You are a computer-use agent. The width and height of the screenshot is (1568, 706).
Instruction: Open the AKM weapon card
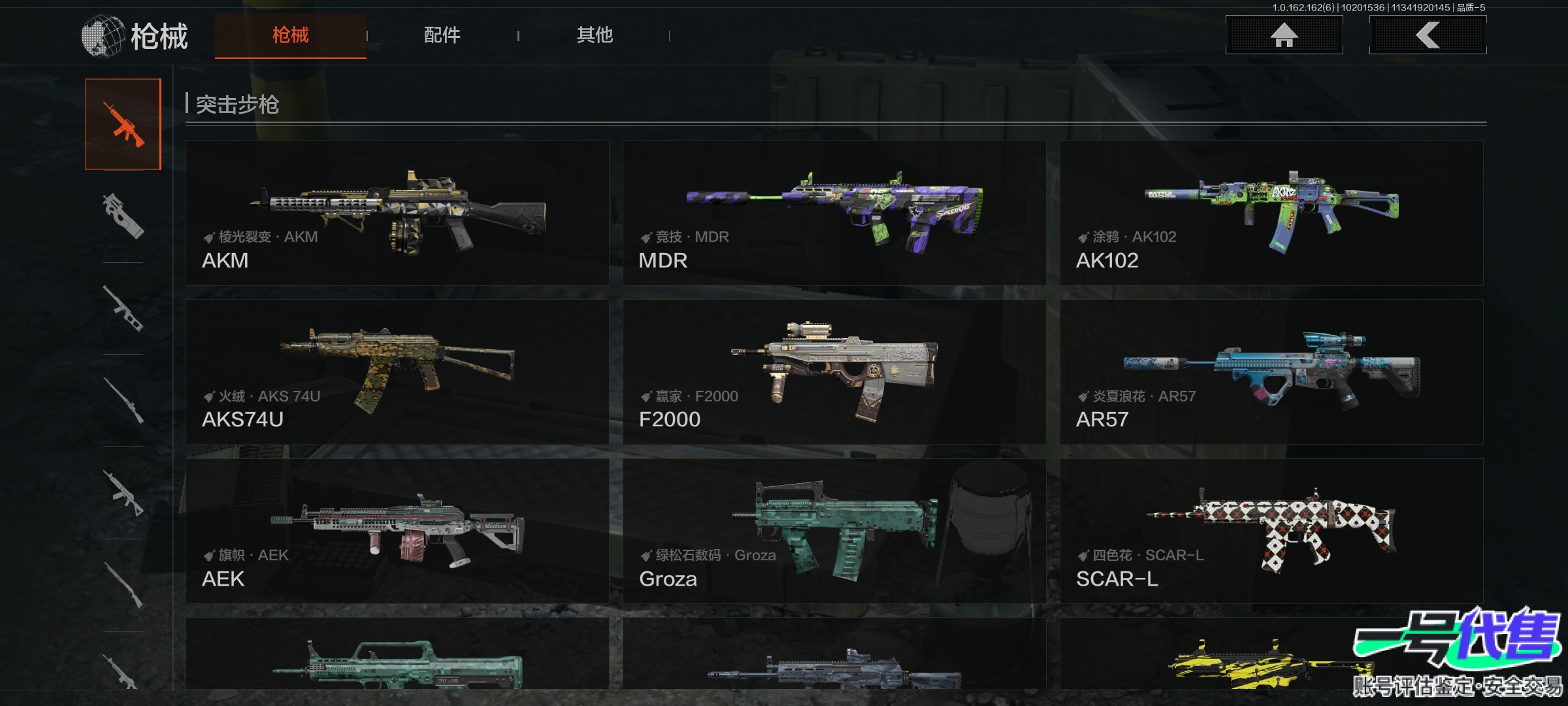[397, 212]
